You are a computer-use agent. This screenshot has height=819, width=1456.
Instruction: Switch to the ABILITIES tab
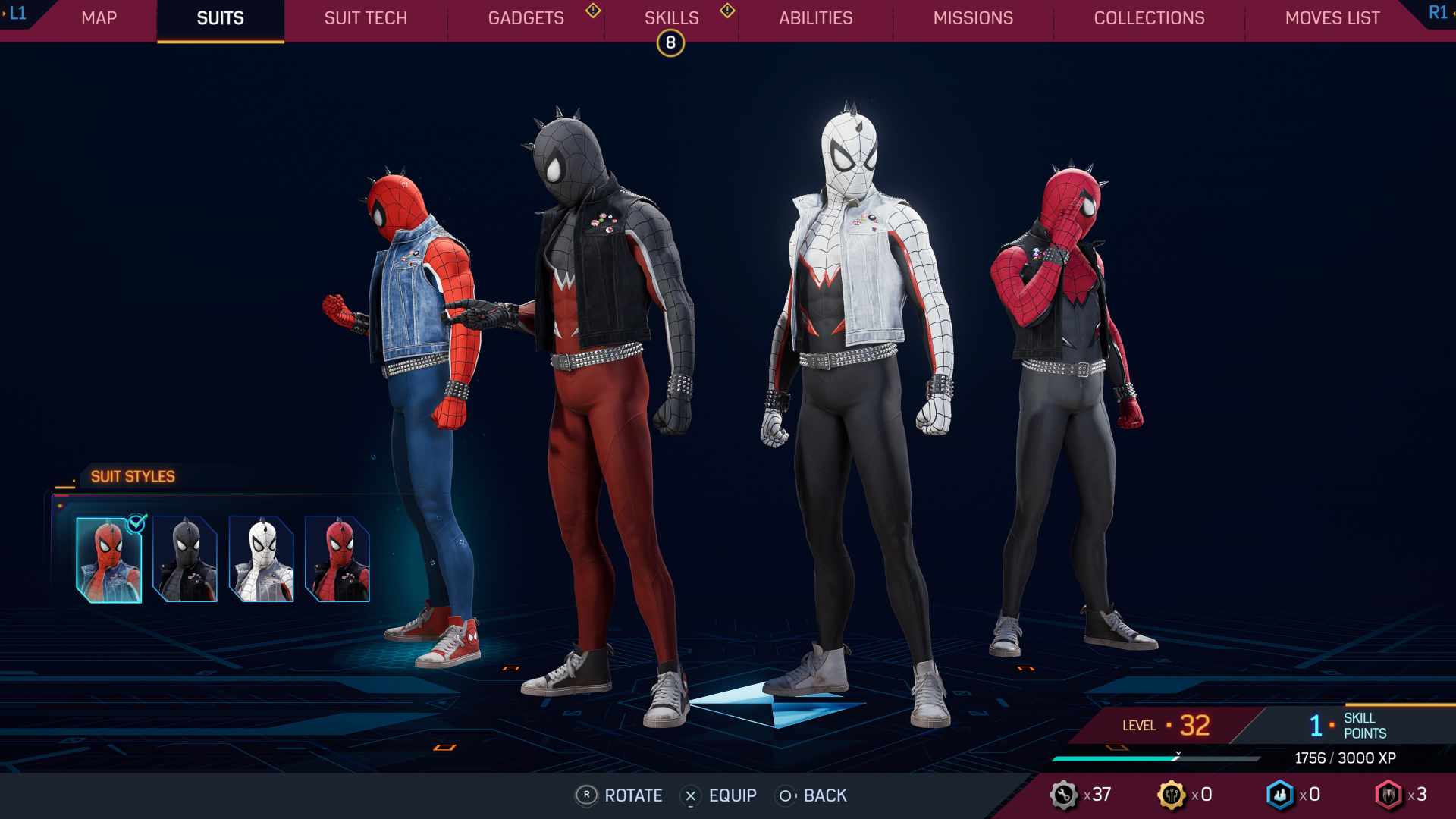coord(816,18)
